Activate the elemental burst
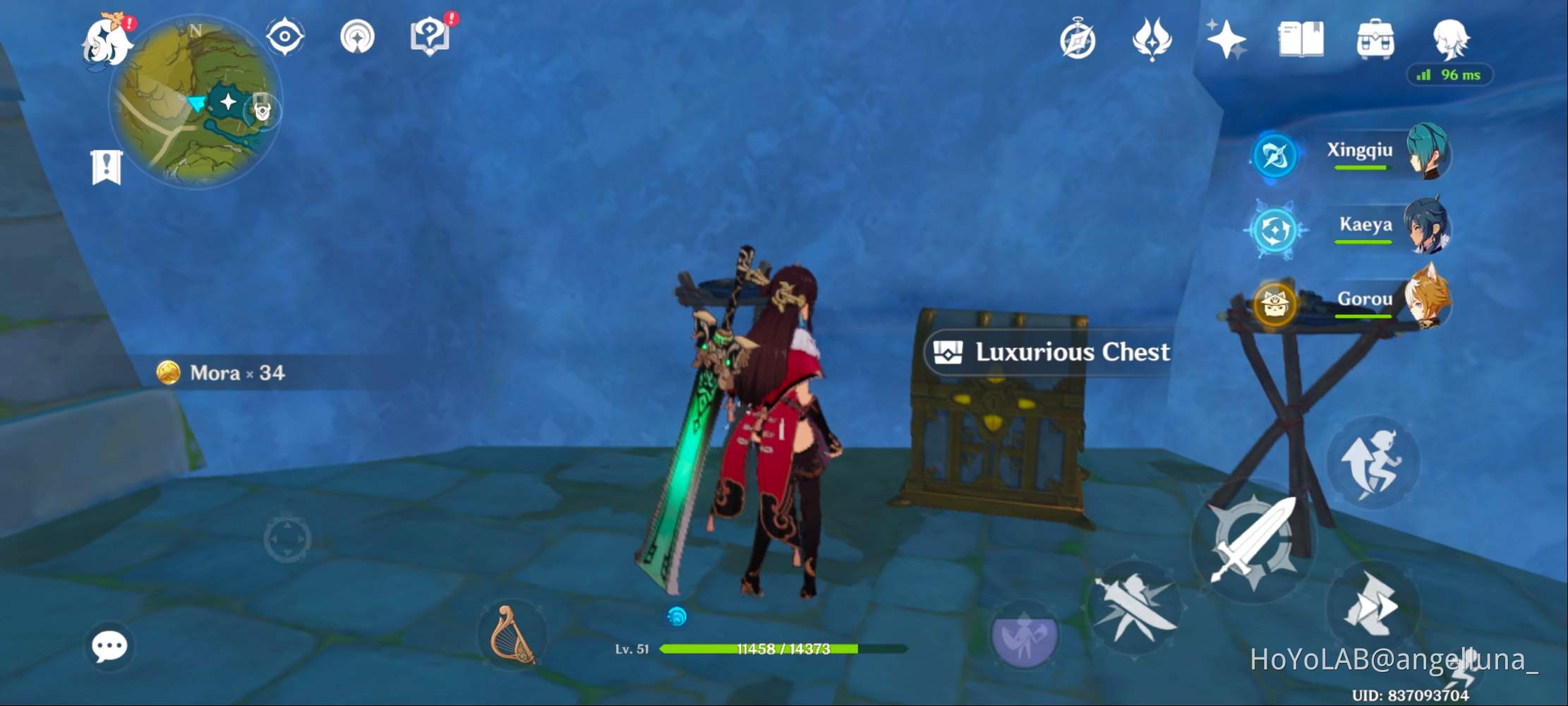Image resolution: width=1568 pixels, height=706 pixels. tap(1027, 634)
